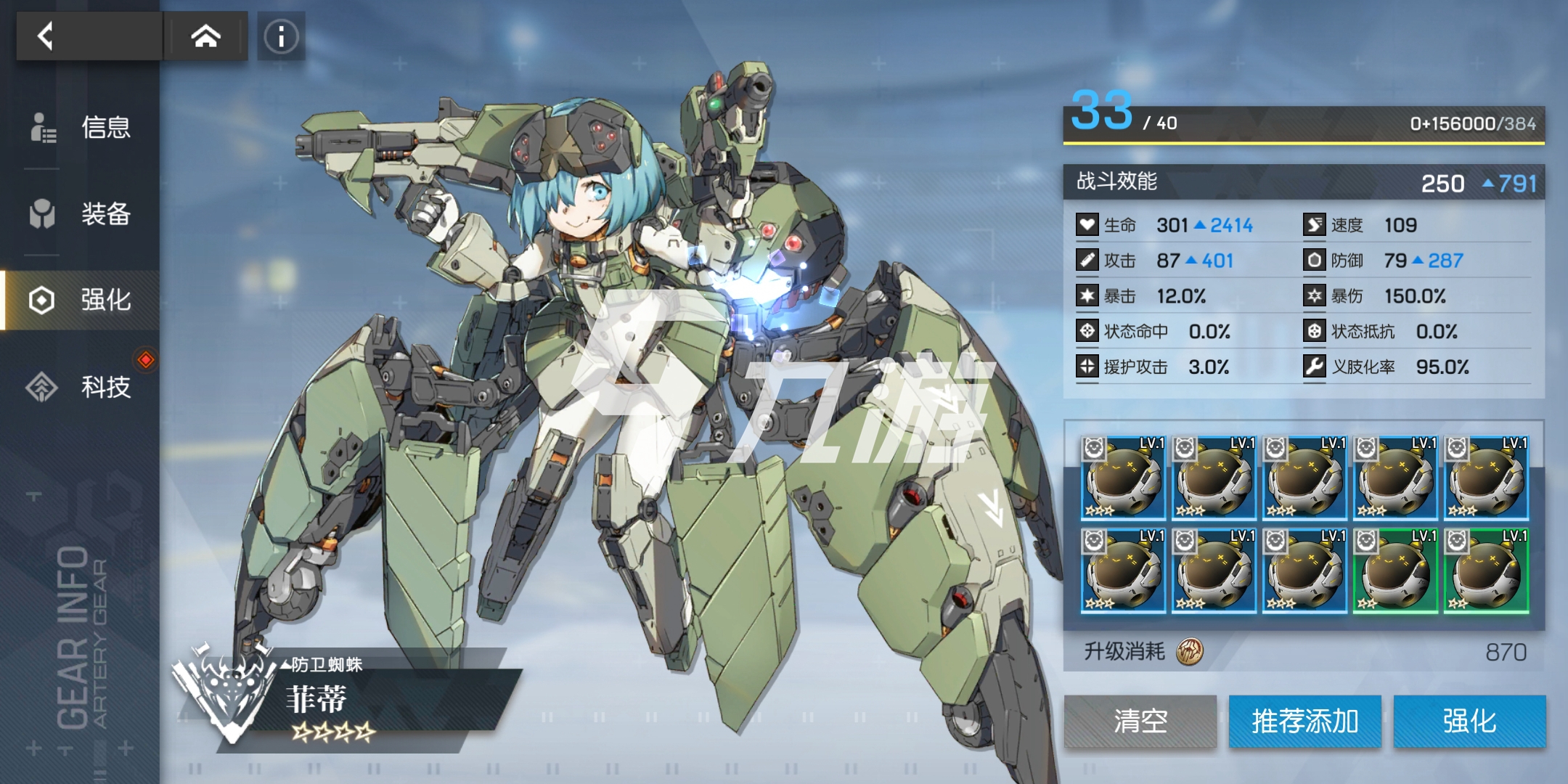Select the 强化 enhancement tab

[81, 300]
